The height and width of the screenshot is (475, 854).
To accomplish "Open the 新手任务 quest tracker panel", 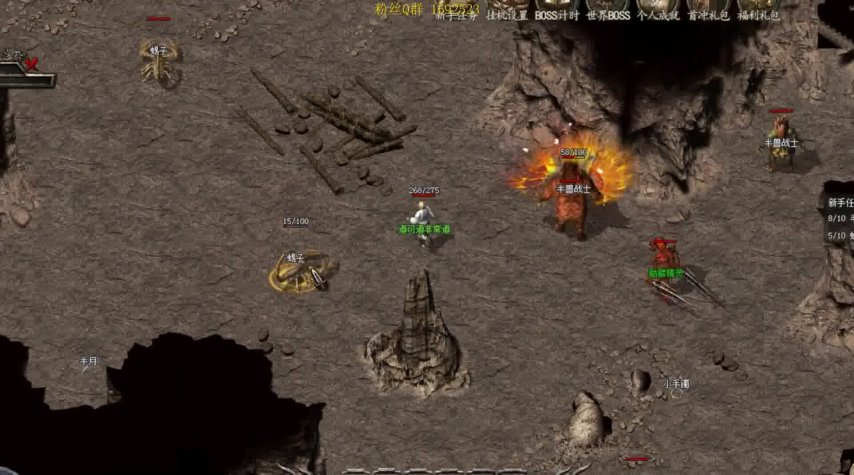I will [x=838, y=202].
